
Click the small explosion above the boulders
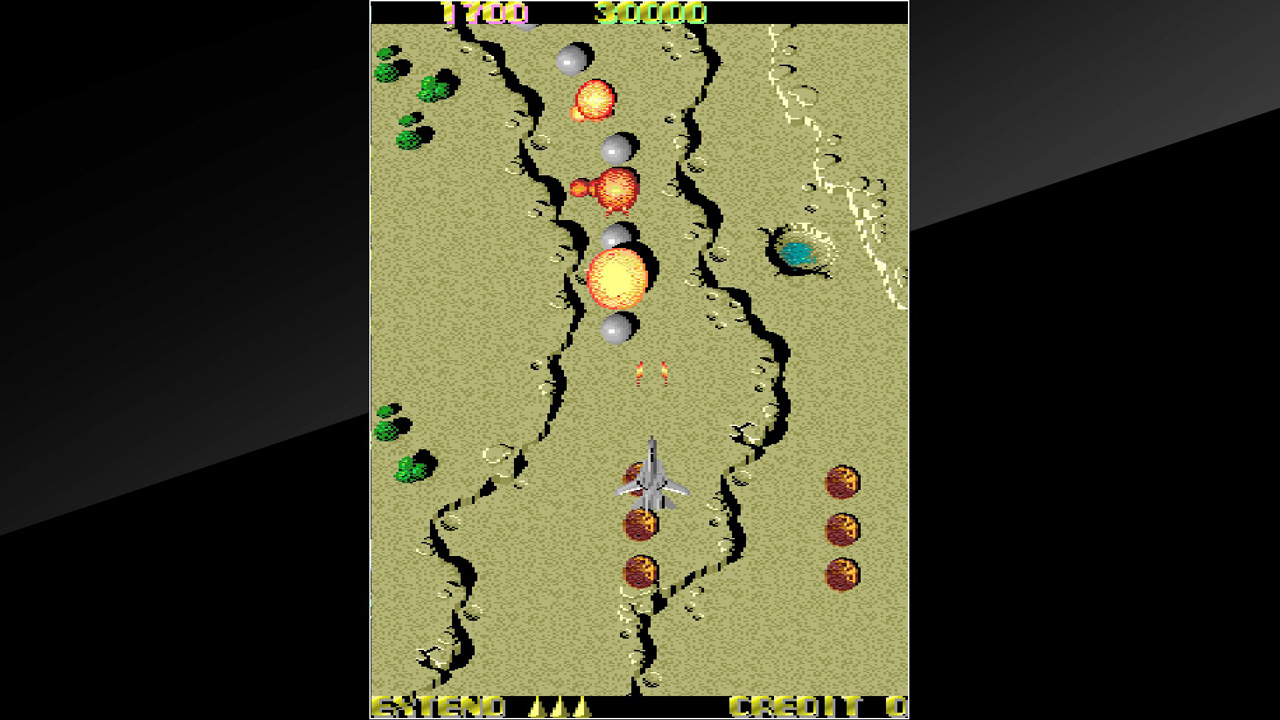tap(595, 97)
